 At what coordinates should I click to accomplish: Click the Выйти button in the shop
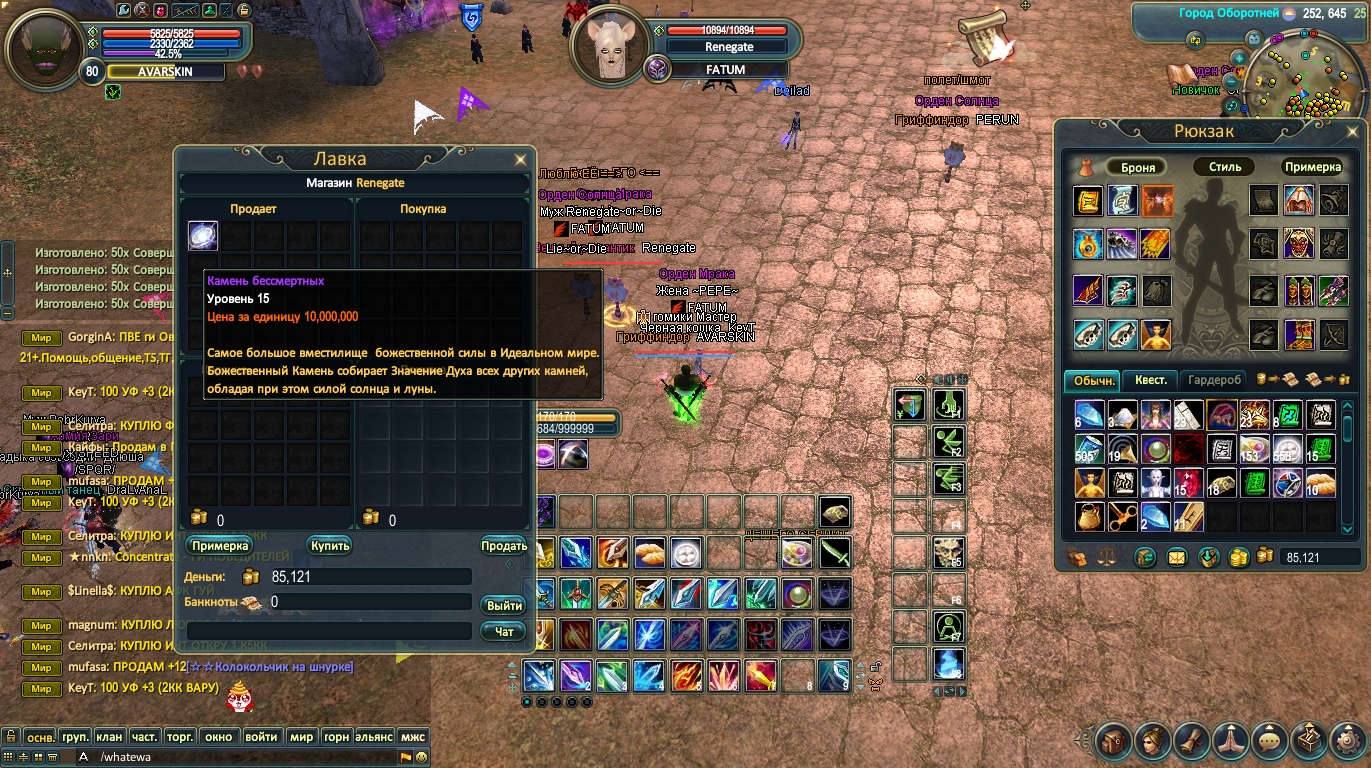click(x=504, y=606)
